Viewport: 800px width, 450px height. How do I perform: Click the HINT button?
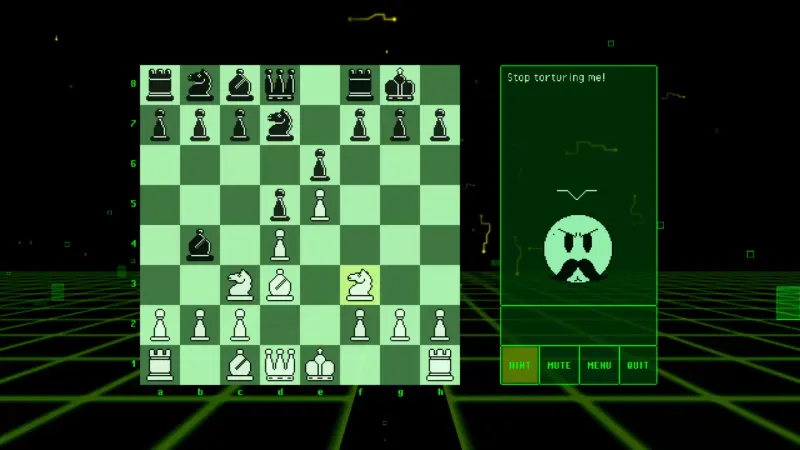(520, 365)
